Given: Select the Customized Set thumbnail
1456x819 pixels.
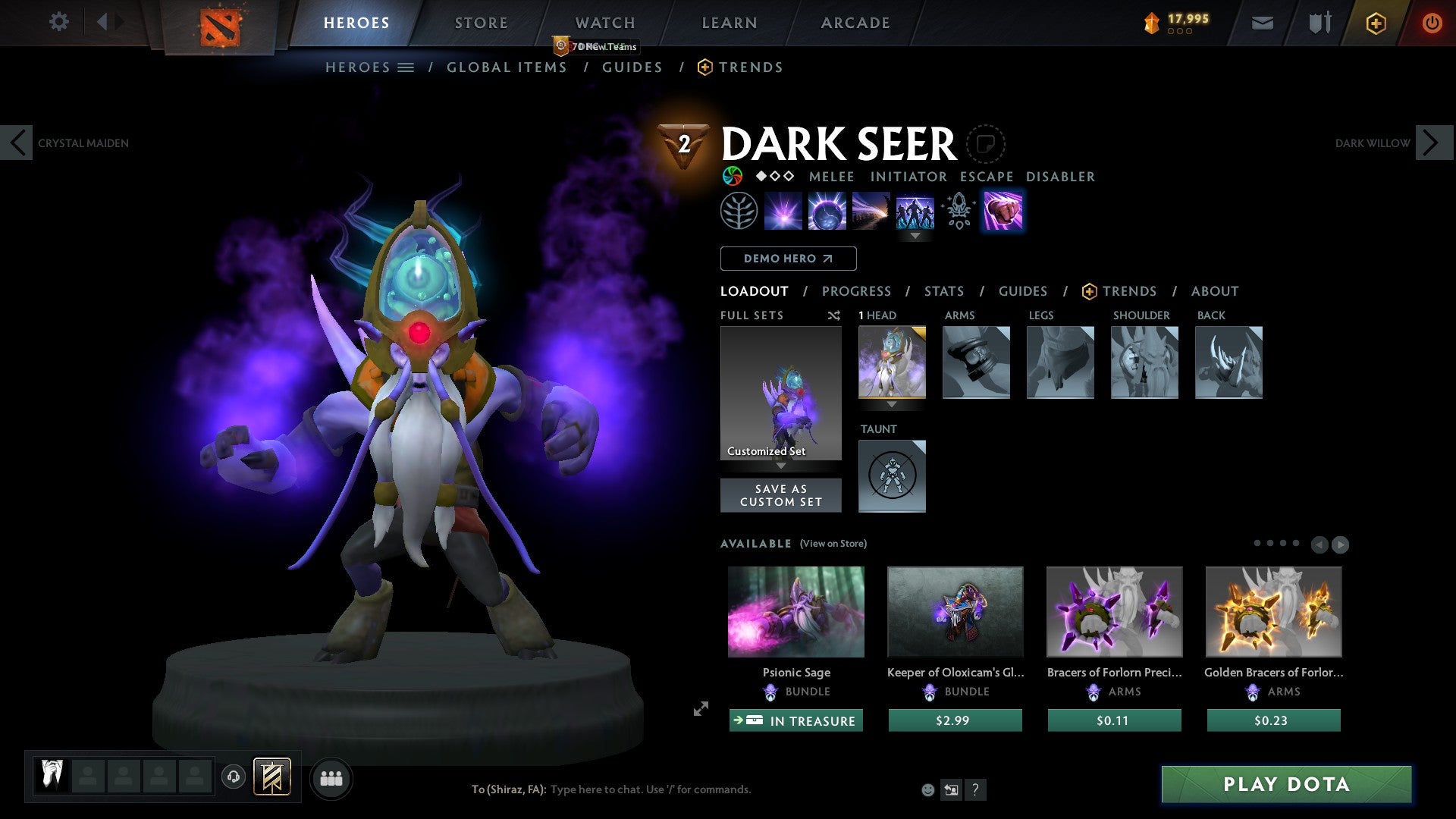Looking at the screenshot, I should coord(780,393).
